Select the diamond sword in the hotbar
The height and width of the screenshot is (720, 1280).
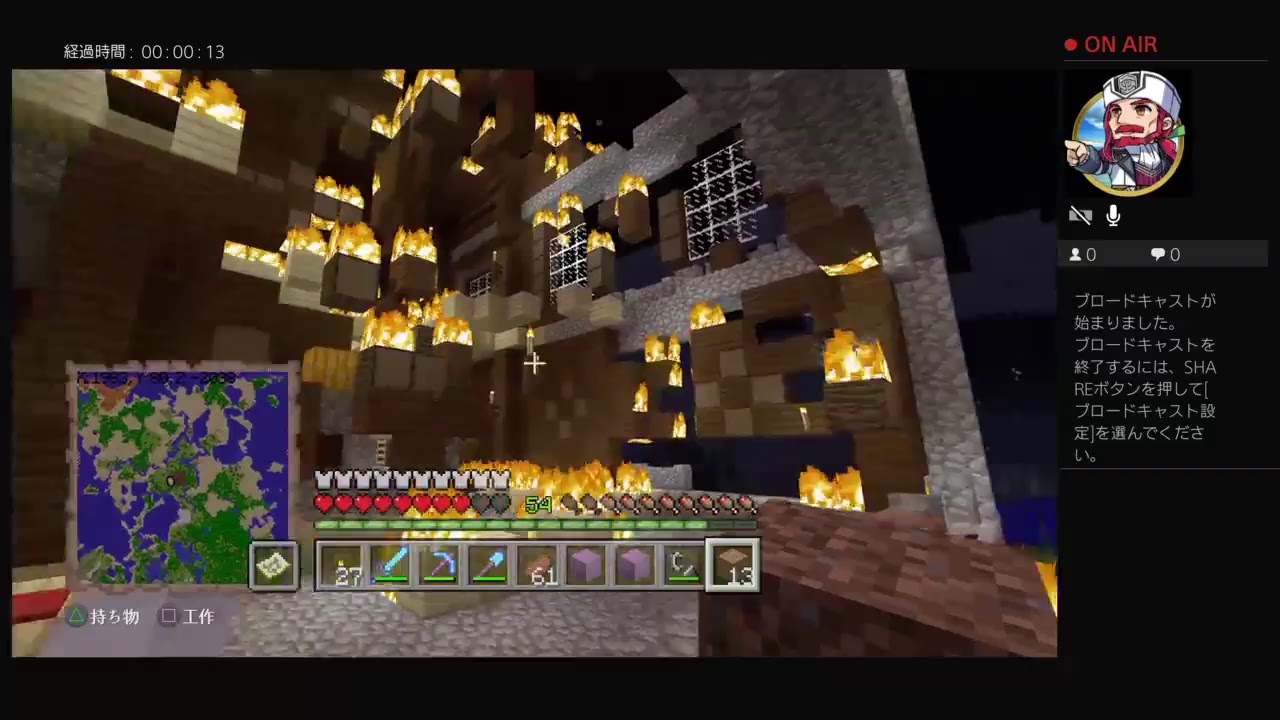(x=392, y=565)
